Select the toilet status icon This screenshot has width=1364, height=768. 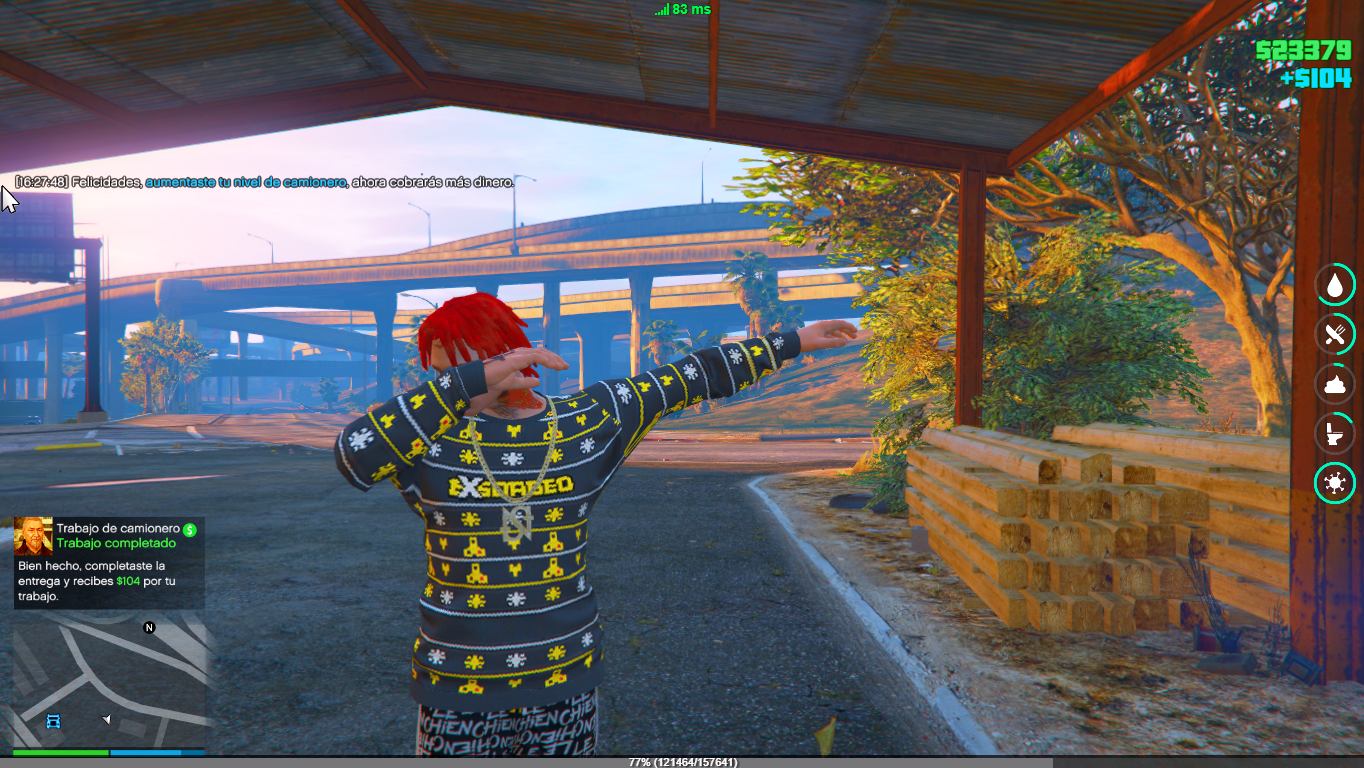click(1334, 434)
